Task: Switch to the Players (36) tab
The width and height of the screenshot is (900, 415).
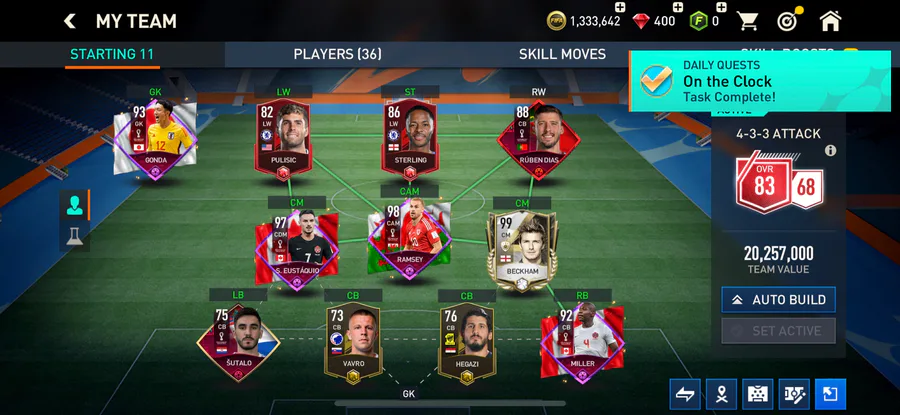Action: (x=337, y=54)
